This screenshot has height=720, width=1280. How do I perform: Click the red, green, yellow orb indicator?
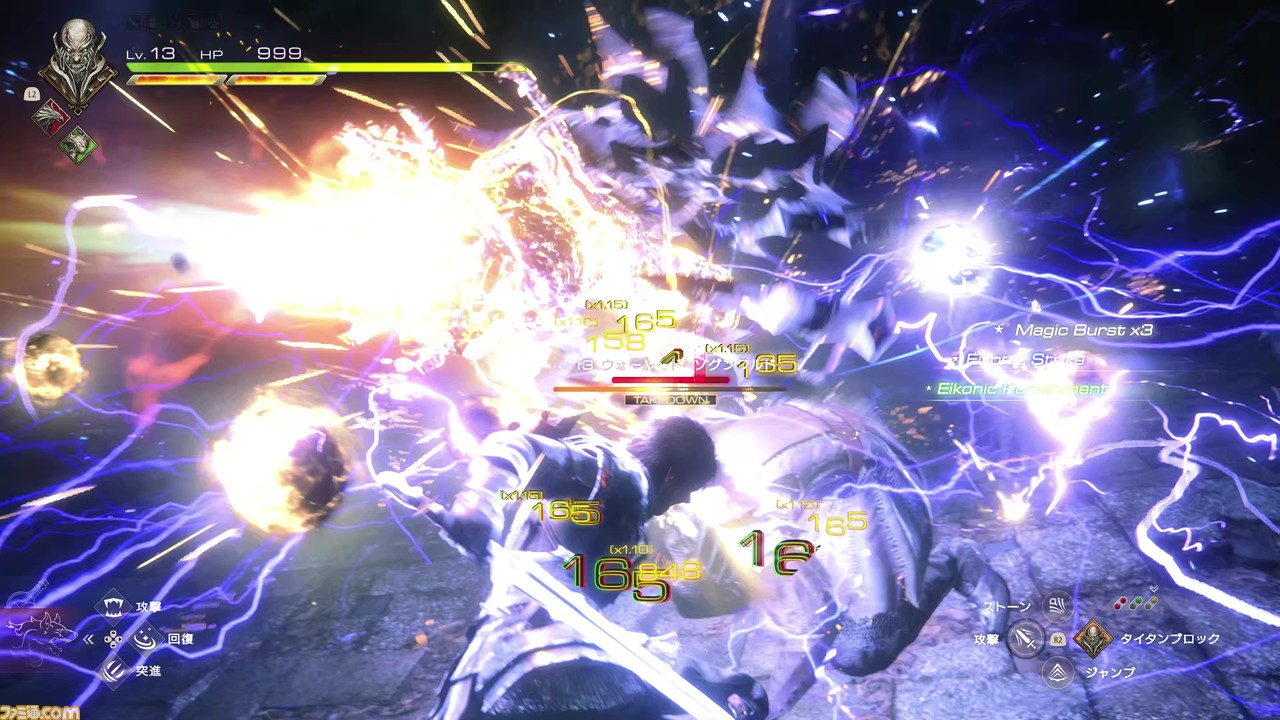1136,604
